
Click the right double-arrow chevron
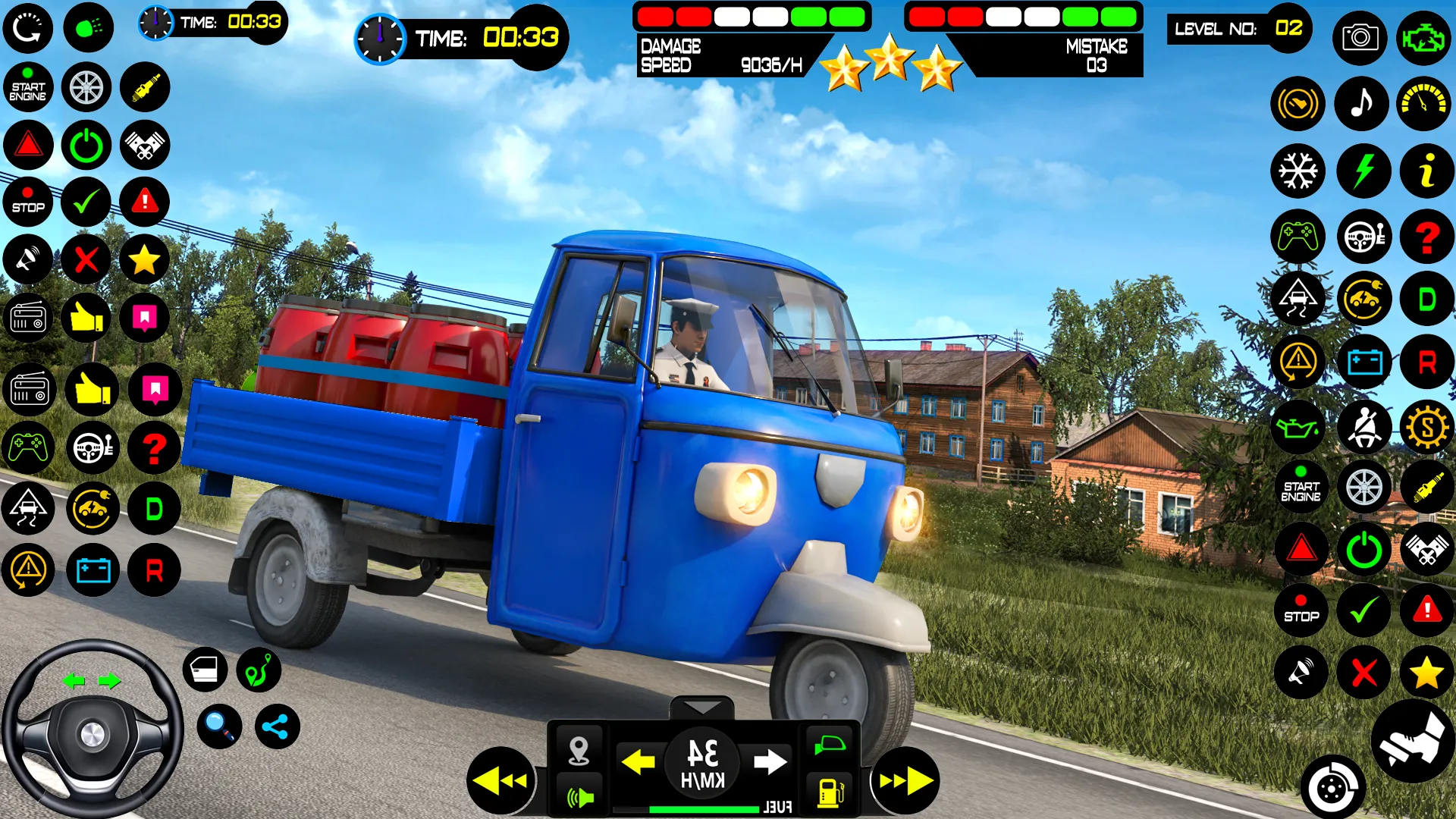click(902, 780)
